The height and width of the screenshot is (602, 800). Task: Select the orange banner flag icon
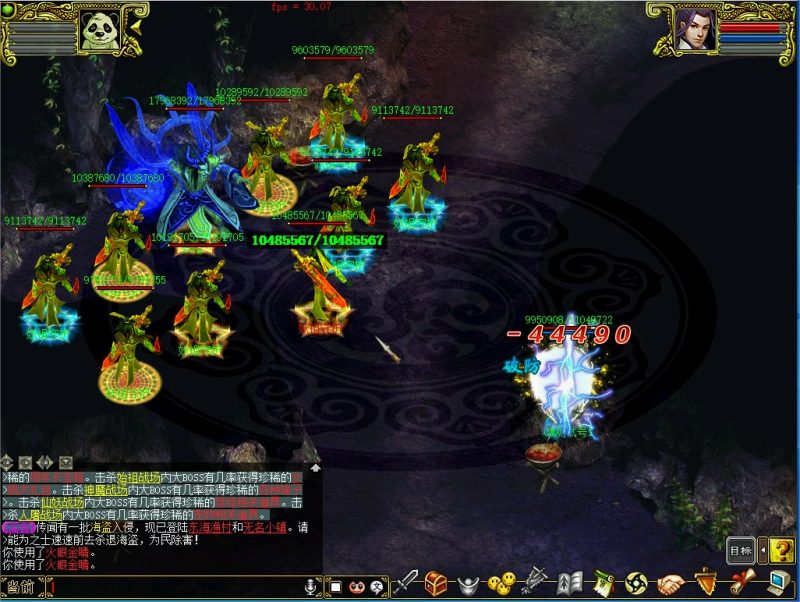(x=706, y=582)
